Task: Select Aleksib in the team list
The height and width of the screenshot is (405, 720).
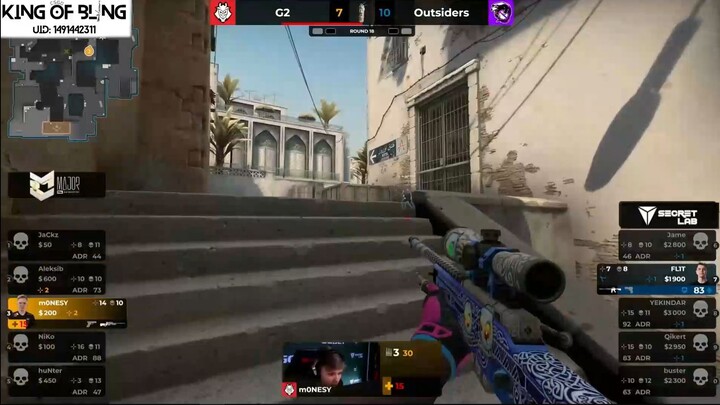Action: 56,276
